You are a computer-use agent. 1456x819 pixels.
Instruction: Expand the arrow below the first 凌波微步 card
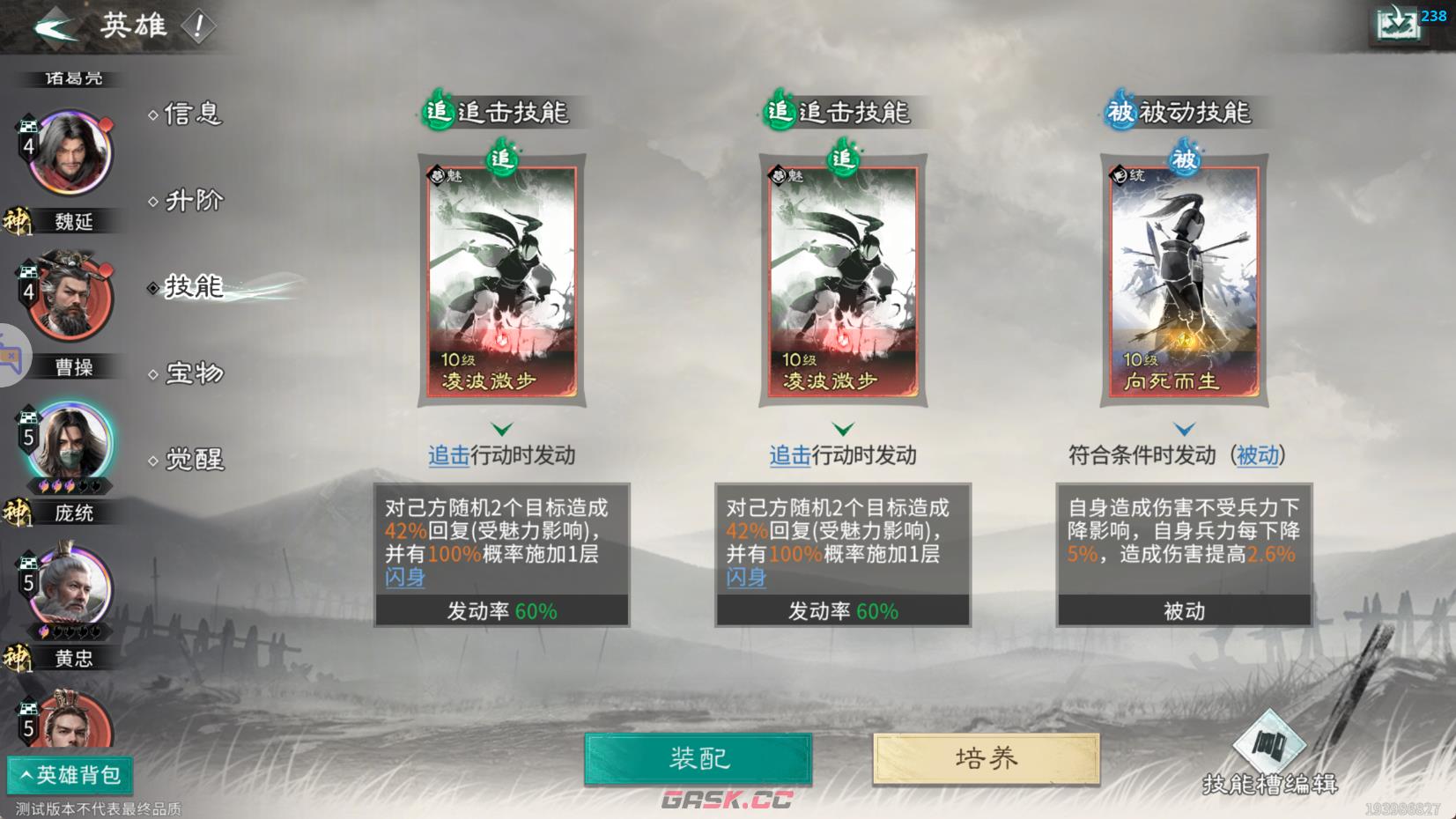[500, 429]
